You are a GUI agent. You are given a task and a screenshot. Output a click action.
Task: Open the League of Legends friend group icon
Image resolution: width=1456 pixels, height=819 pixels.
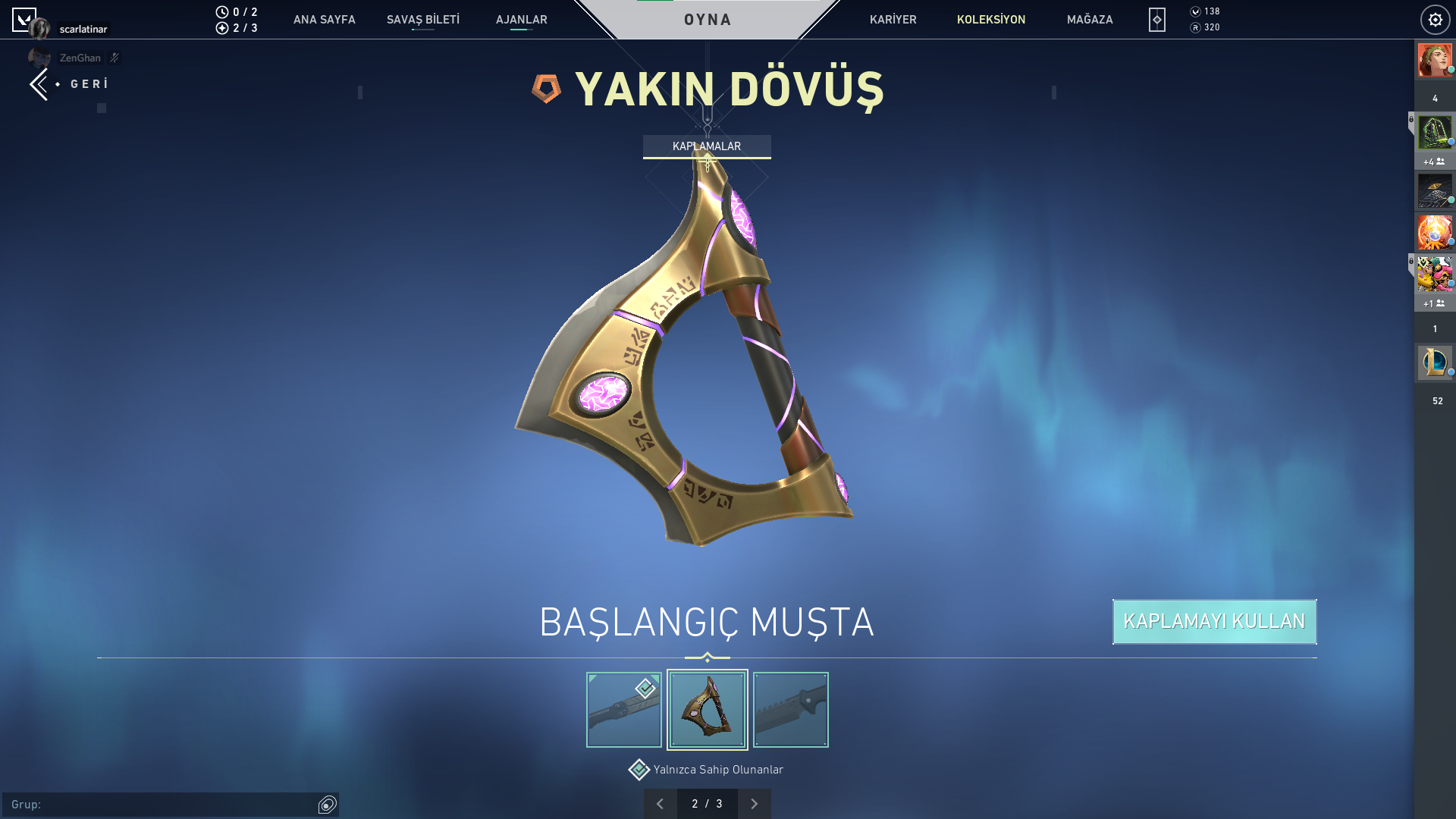(x=1435, y=362)
